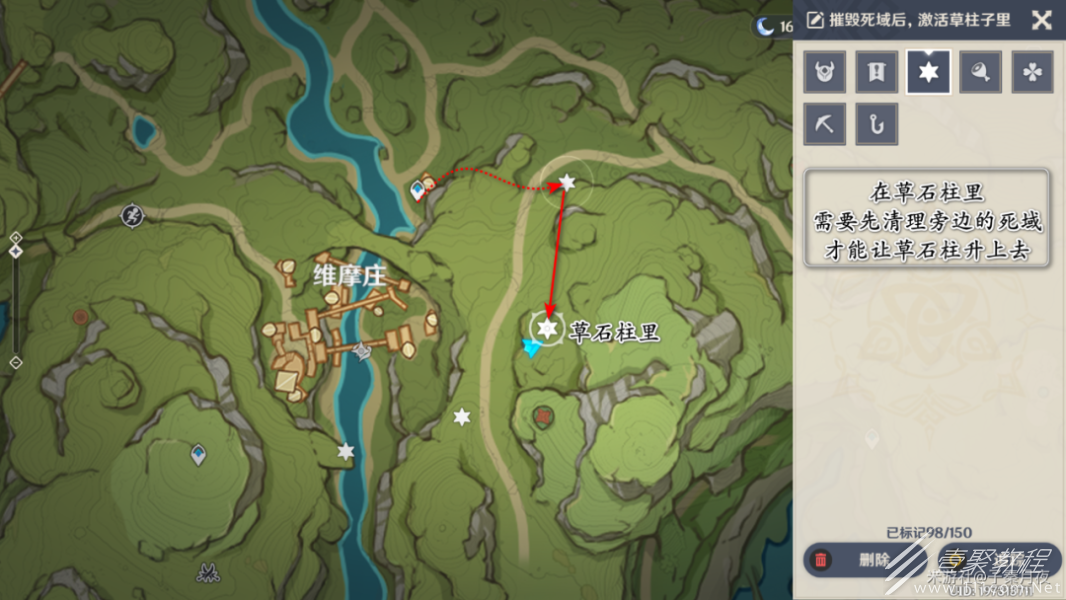Zoom out with the map zoom minus button
Image resolution: width=1066 pixels, height=600 pixels.
click(x=16, y=362)
